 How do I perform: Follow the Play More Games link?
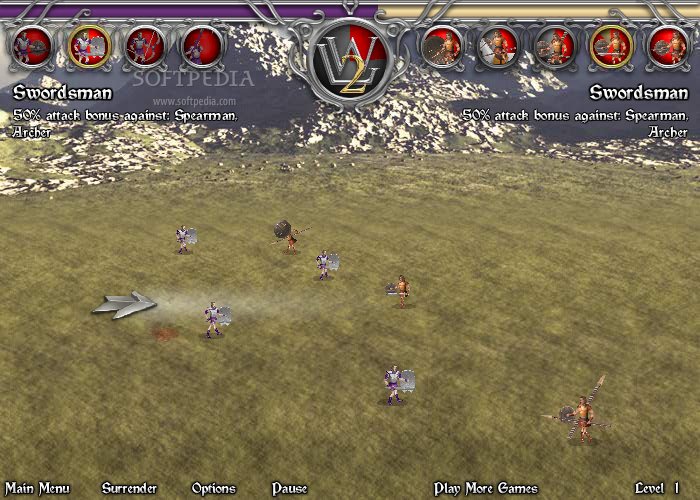pos(486,488)
